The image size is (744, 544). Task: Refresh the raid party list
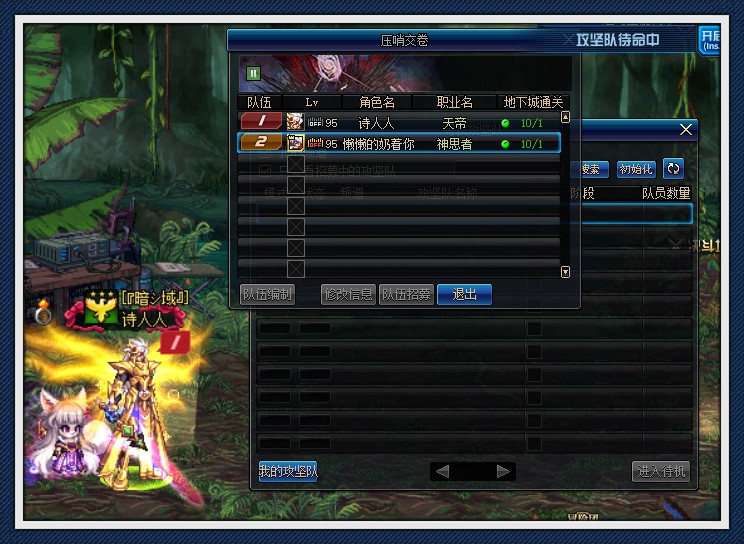[x=674, y=169]
